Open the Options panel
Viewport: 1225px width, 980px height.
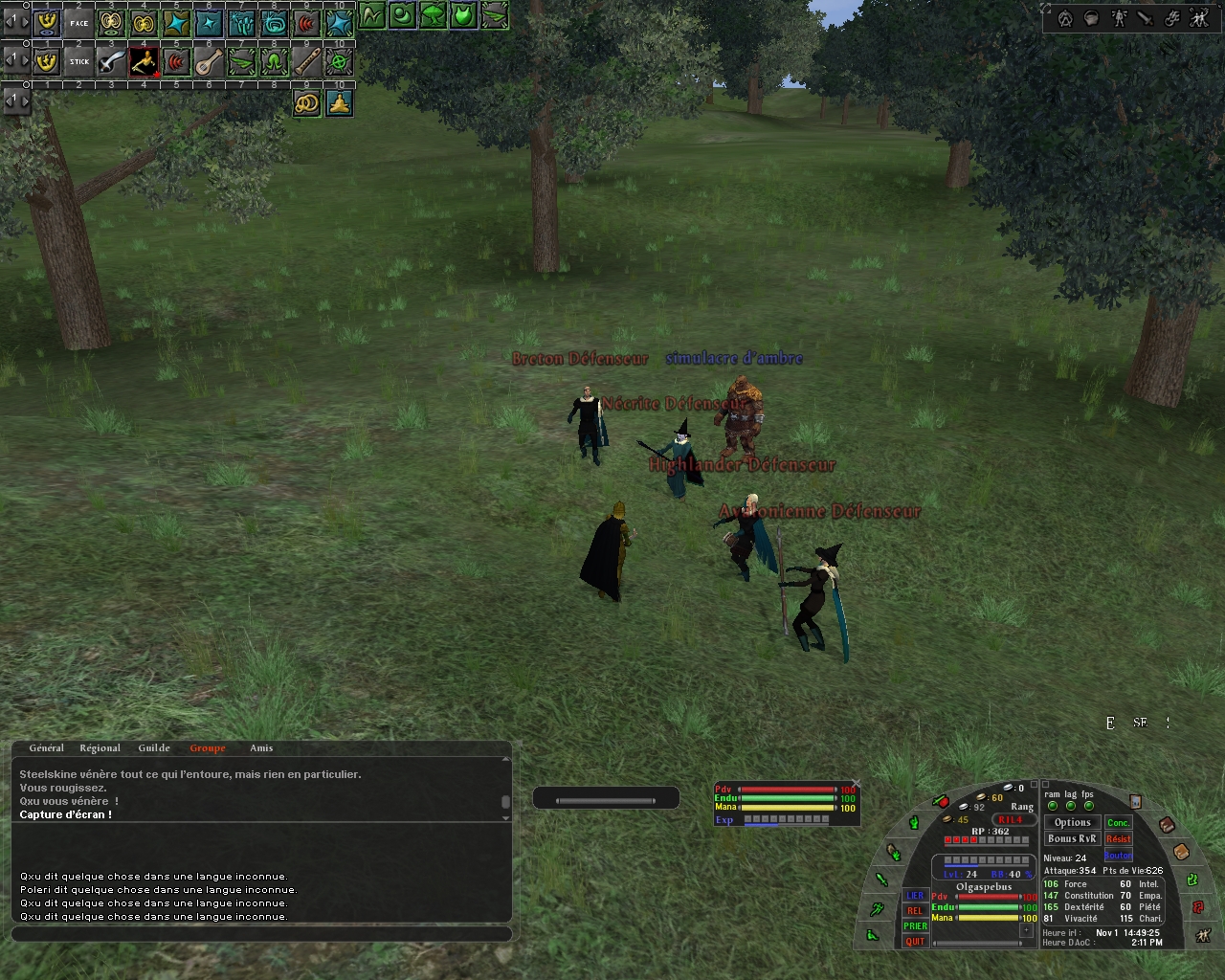(x=1072, y=822)
